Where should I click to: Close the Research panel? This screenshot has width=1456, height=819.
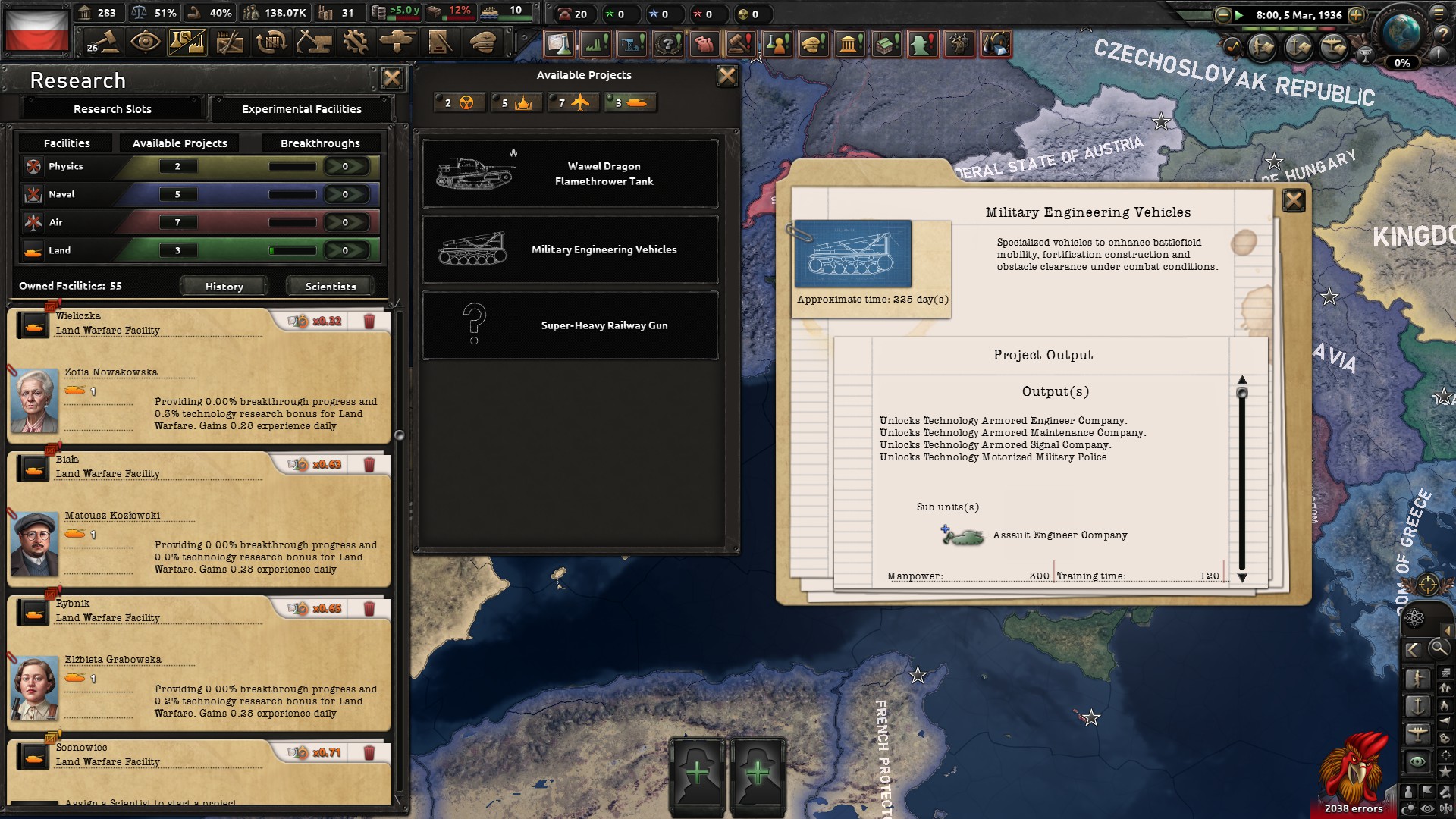tap(392, 78)
